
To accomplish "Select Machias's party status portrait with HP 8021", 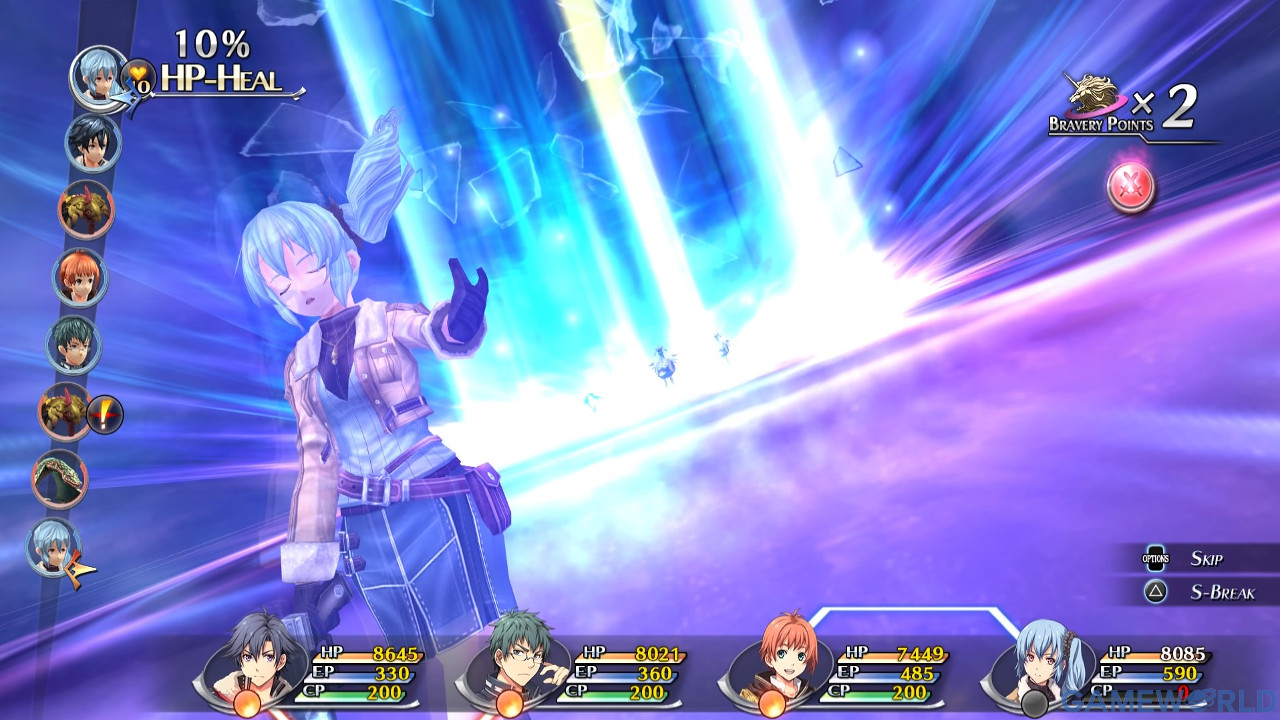I will click(521, 658).
